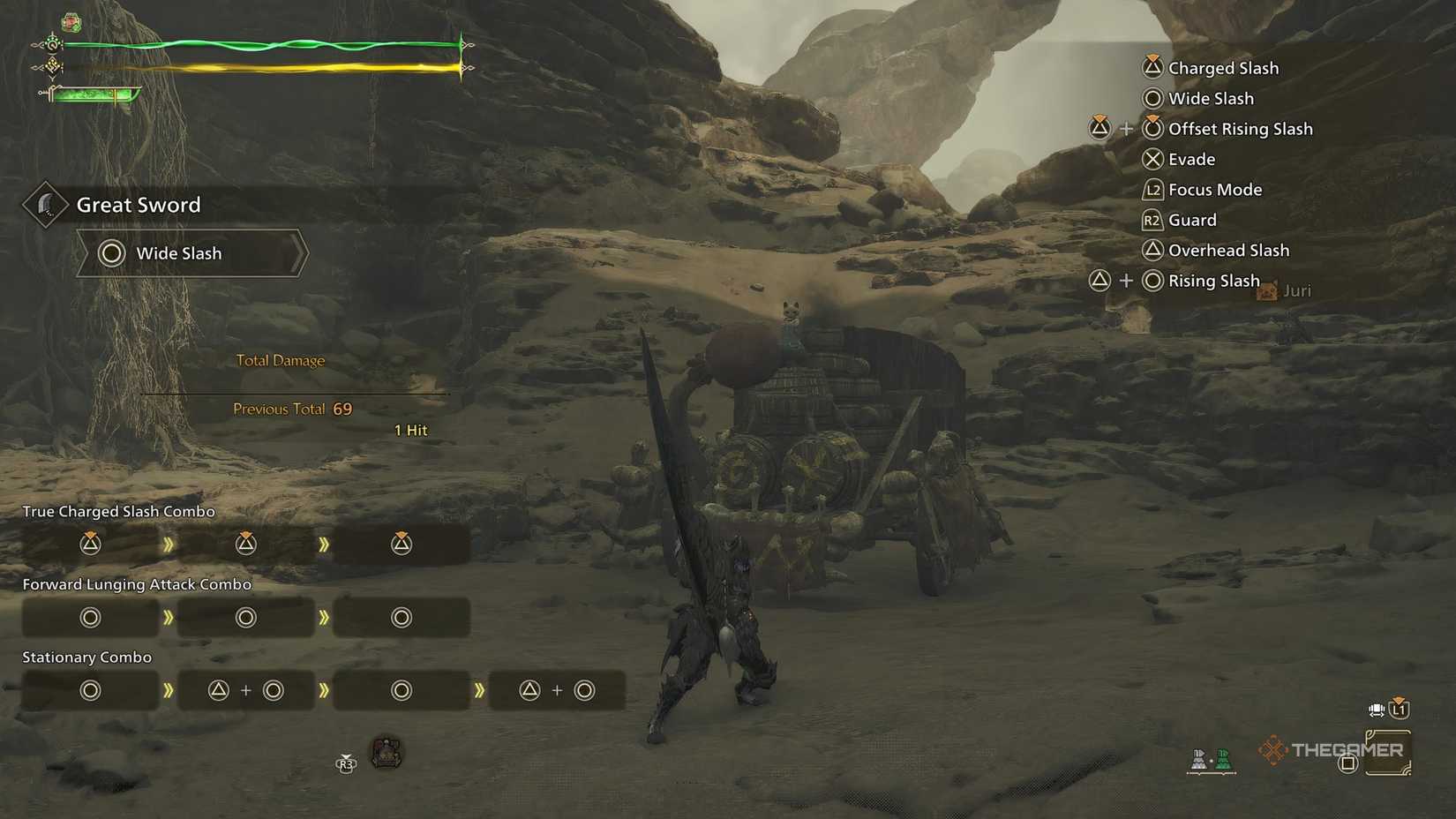Expand the True Charged Slash Combo section
This screenshot has height=819, width=1456.
coord(118,511)
